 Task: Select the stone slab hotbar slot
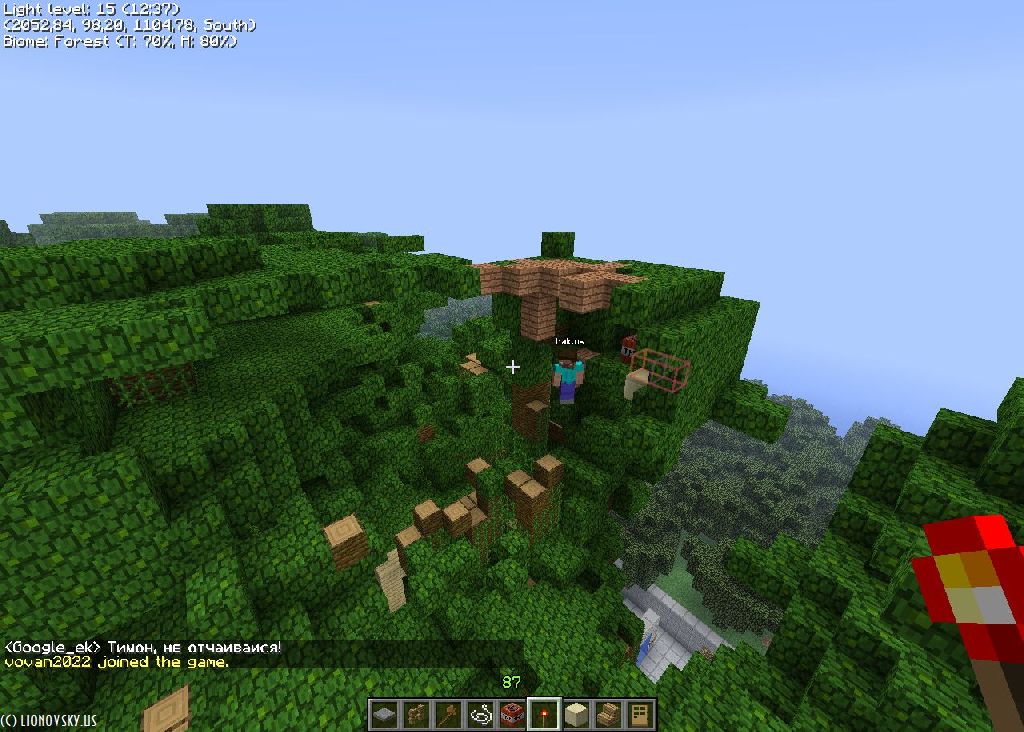[x=384, y=715]
